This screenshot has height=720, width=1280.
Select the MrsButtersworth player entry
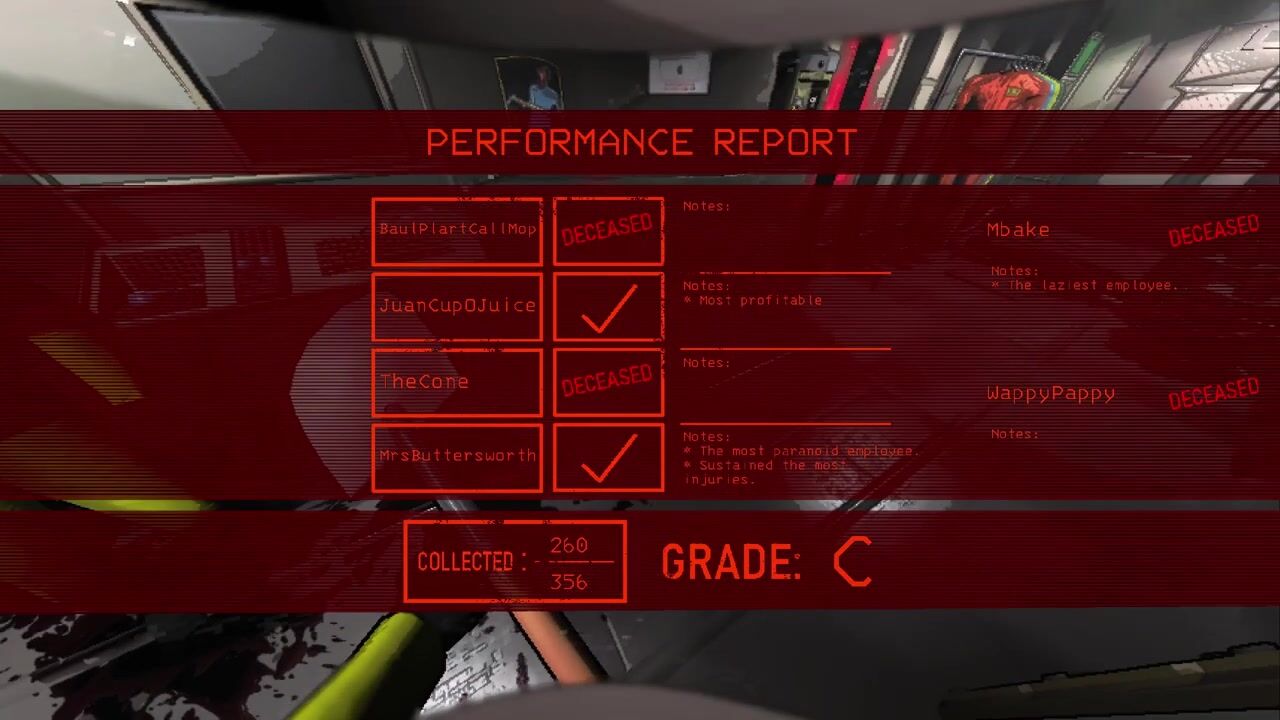coord(457,456)
